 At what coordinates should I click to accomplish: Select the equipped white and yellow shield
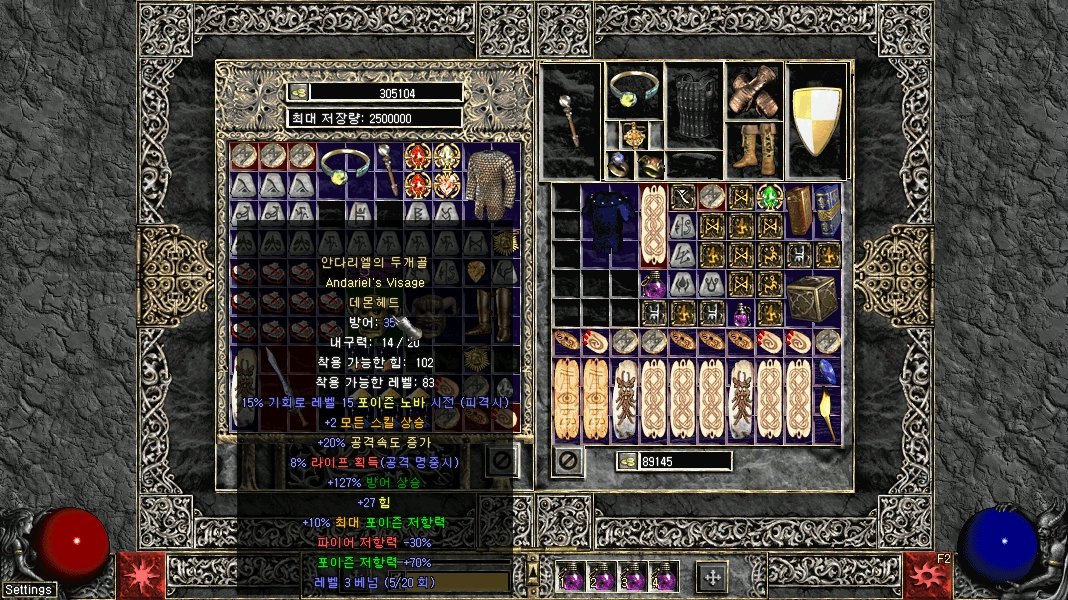tap(817, 121)
